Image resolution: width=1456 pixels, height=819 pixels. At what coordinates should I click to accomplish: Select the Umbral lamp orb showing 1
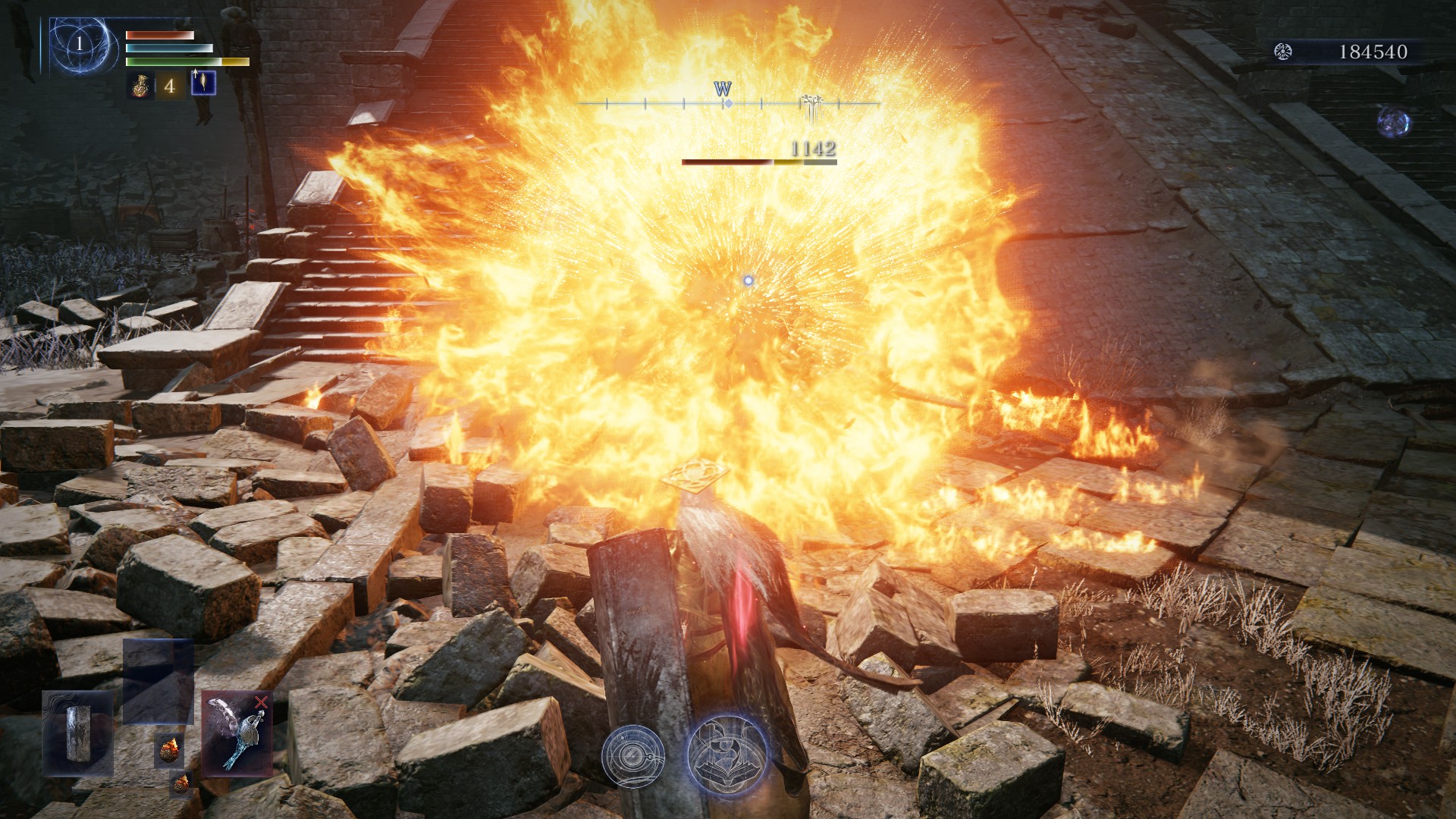tap(79, 45)
